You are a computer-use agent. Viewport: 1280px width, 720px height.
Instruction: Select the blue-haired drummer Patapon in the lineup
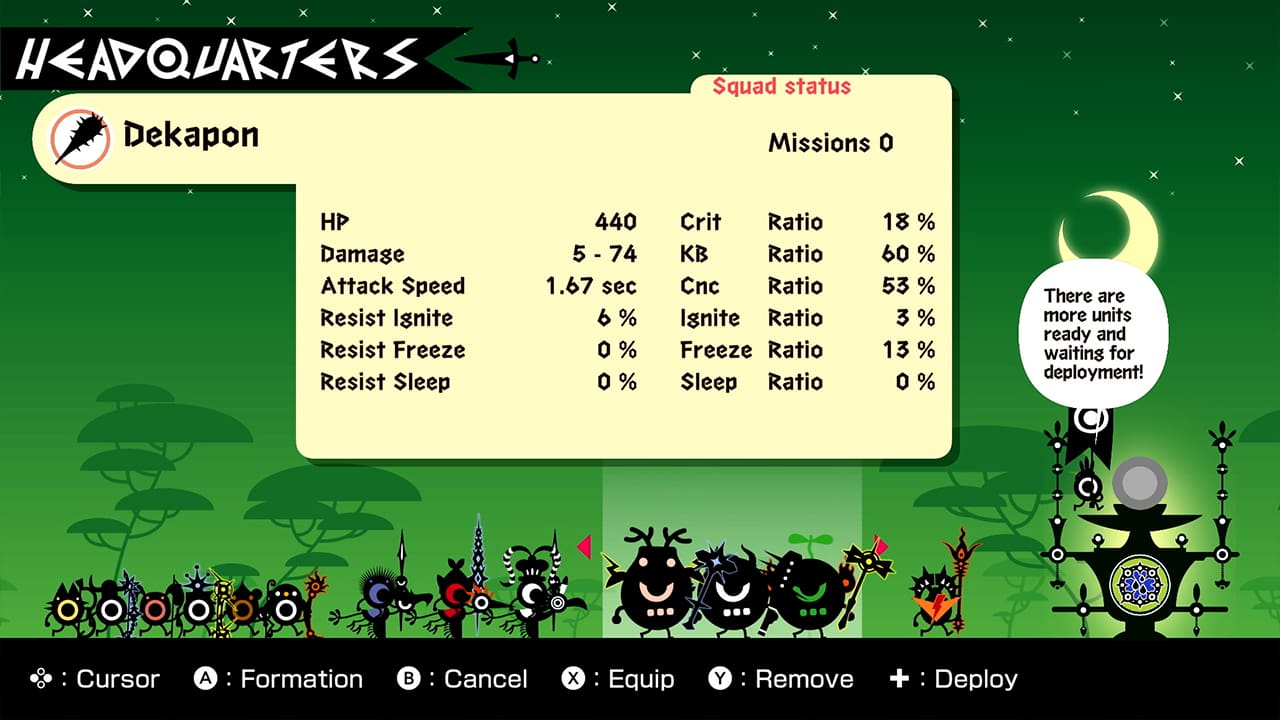tap(378, 592)
